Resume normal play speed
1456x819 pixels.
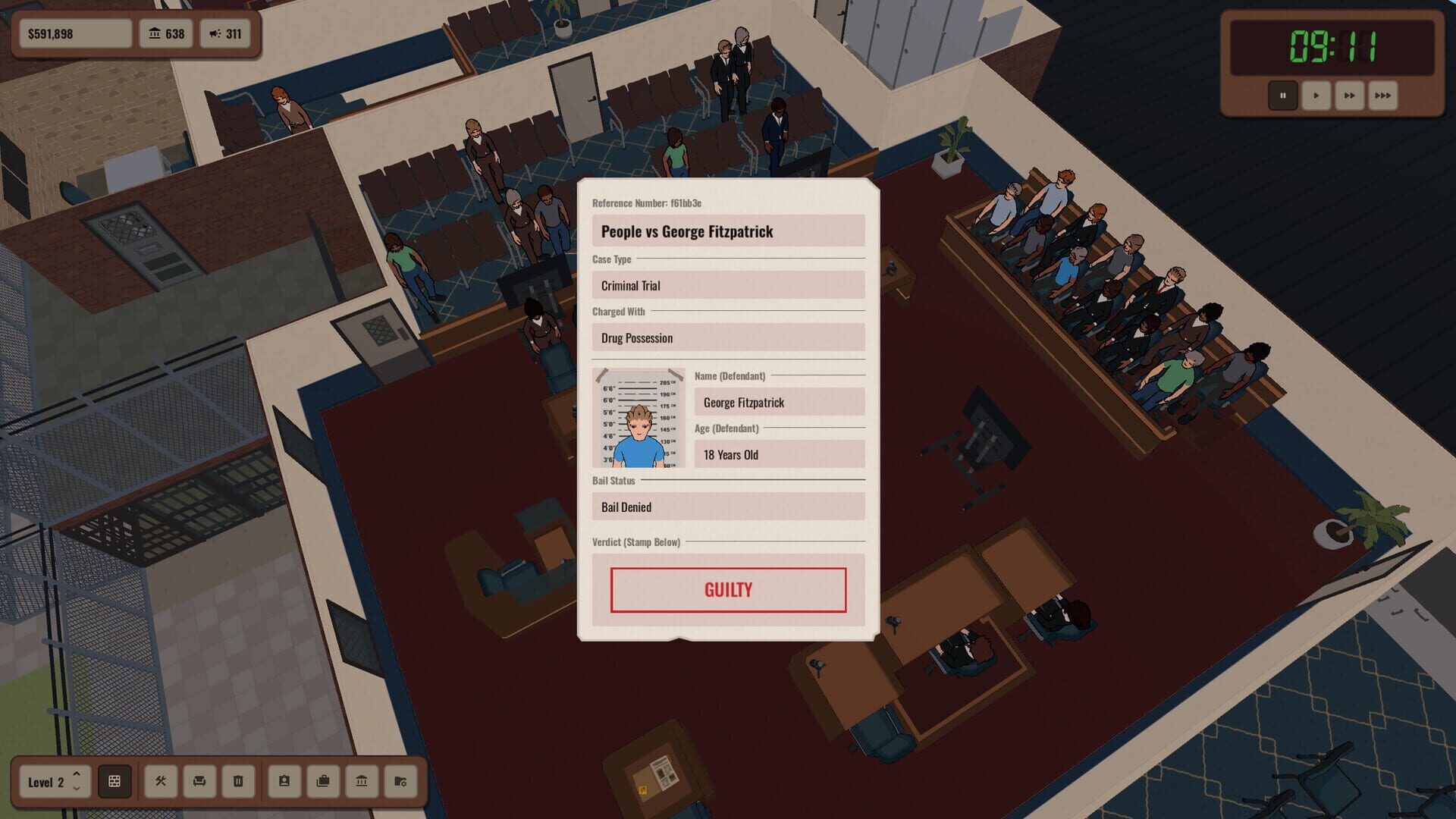[1316, 96]
